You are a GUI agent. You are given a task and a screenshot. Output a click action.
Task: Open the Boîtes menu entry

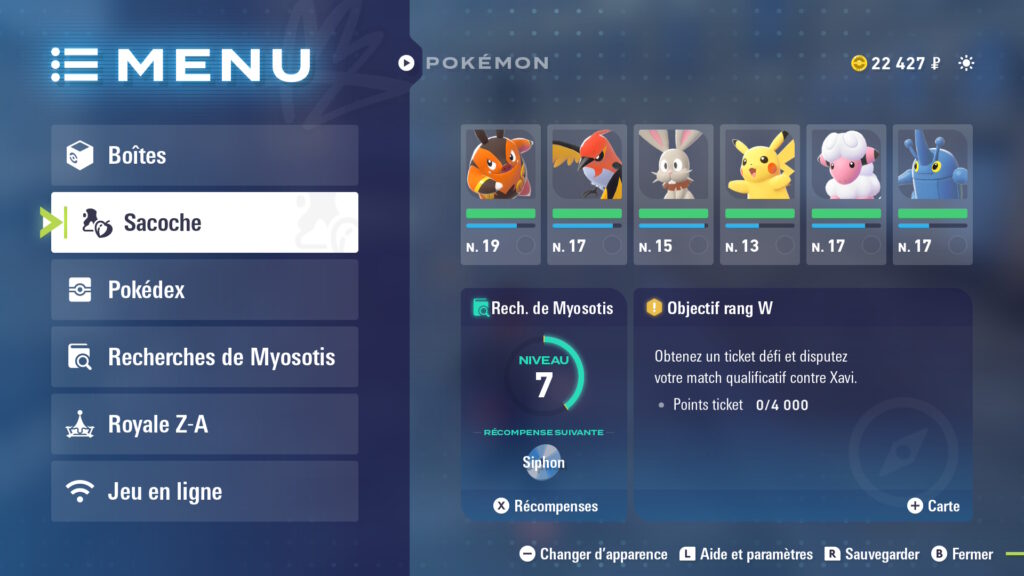coord(204,155)
